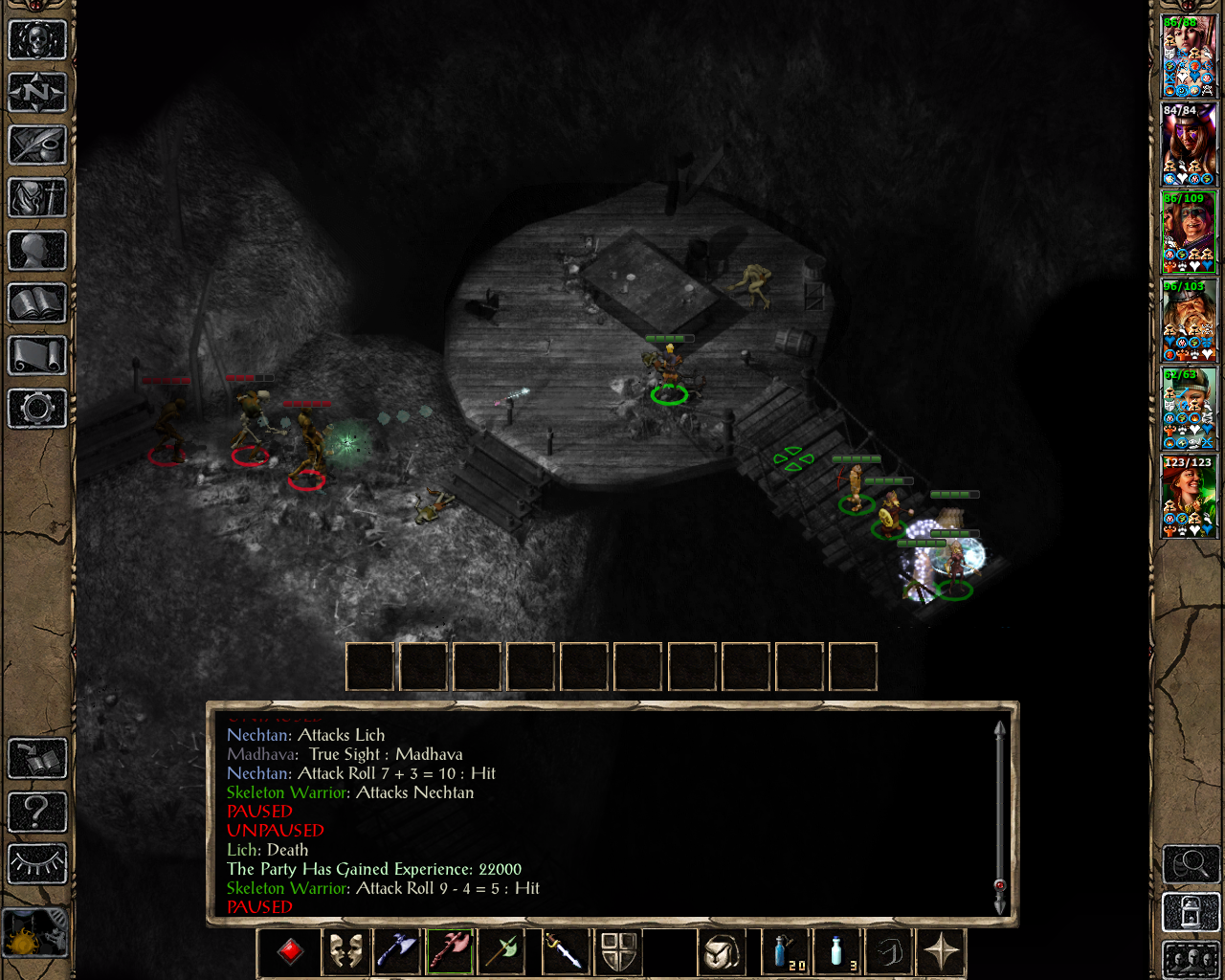Viewport: 1225px width, 980px height.
Task: Open the options gear button
Action: [x=37, y=409]
